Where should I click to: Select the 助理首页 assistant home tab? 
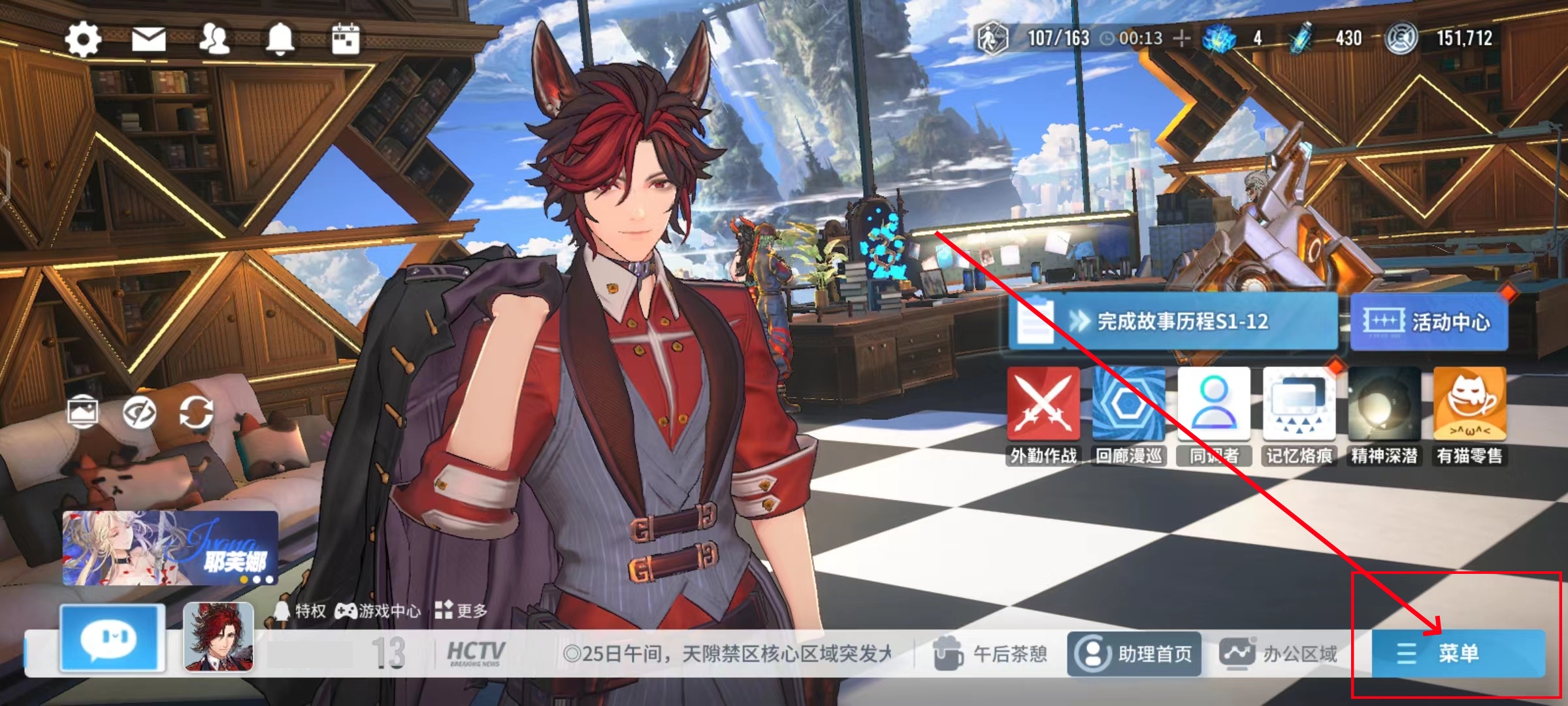[x=1134, y=653]
